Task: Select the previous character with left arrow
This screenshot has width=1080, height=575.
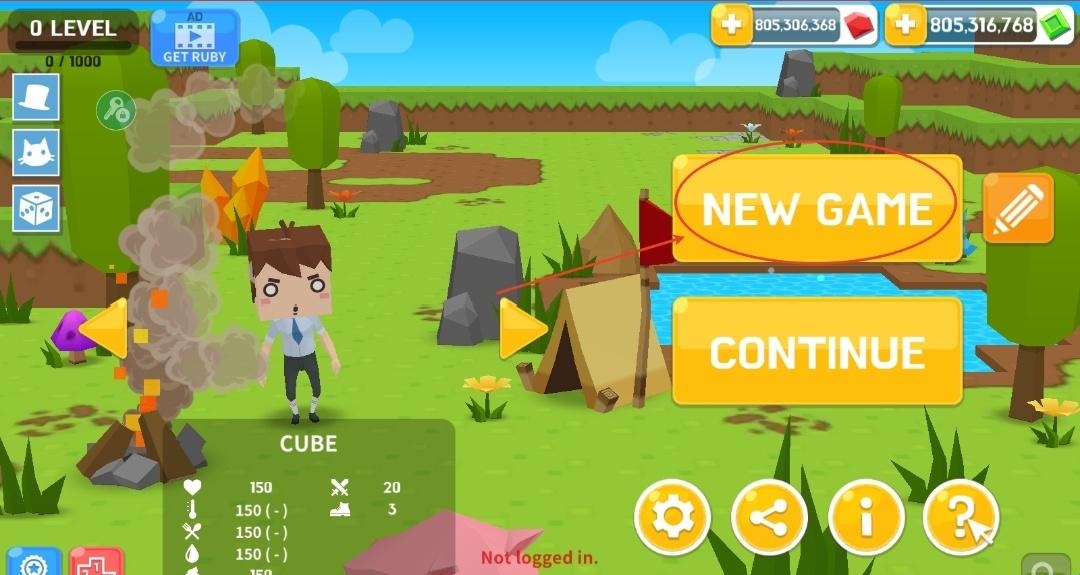Action: click(104, 328)
